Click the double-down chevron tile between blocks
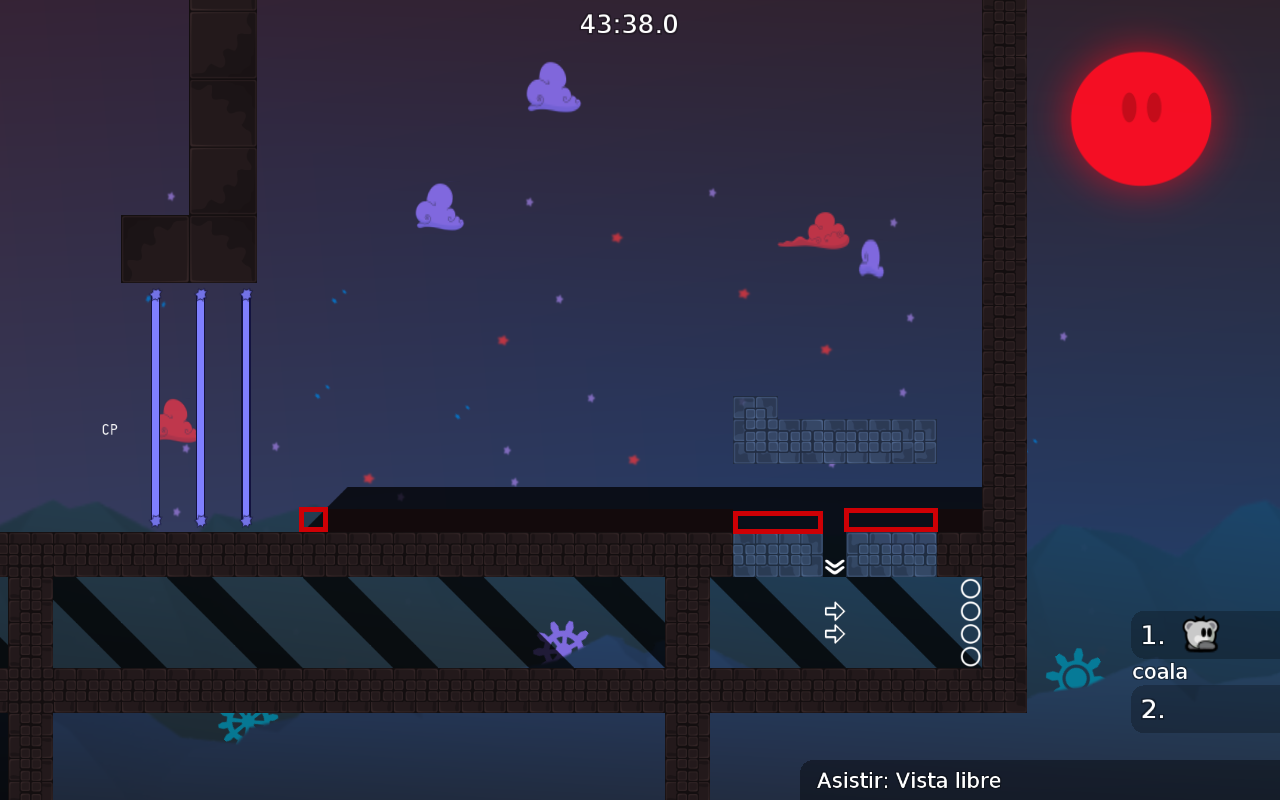Screen dimensions: 1280x800 coord(835,568)
